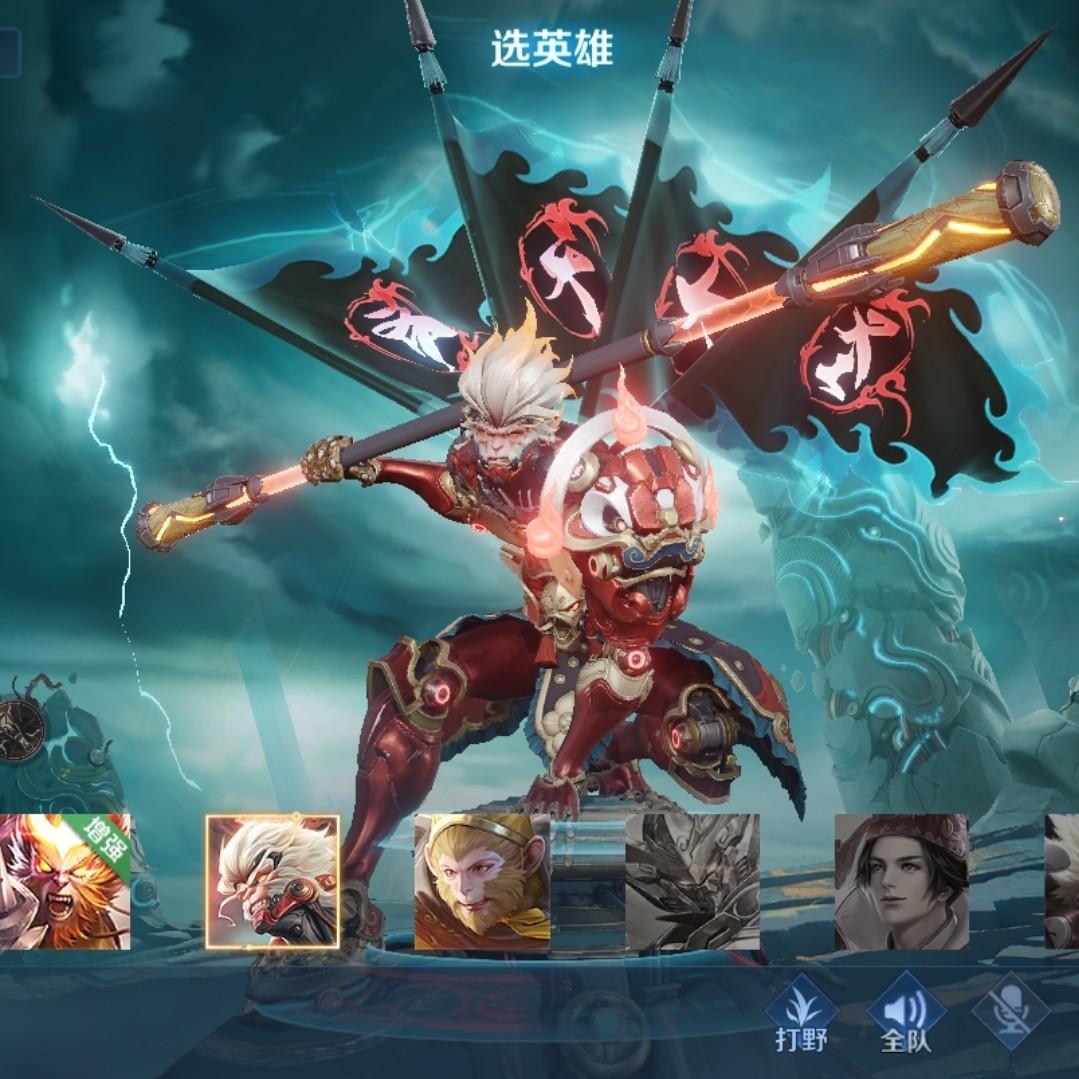
Task: Choose the white-haired monkey skin with red mask
Action: coord(273,882)
